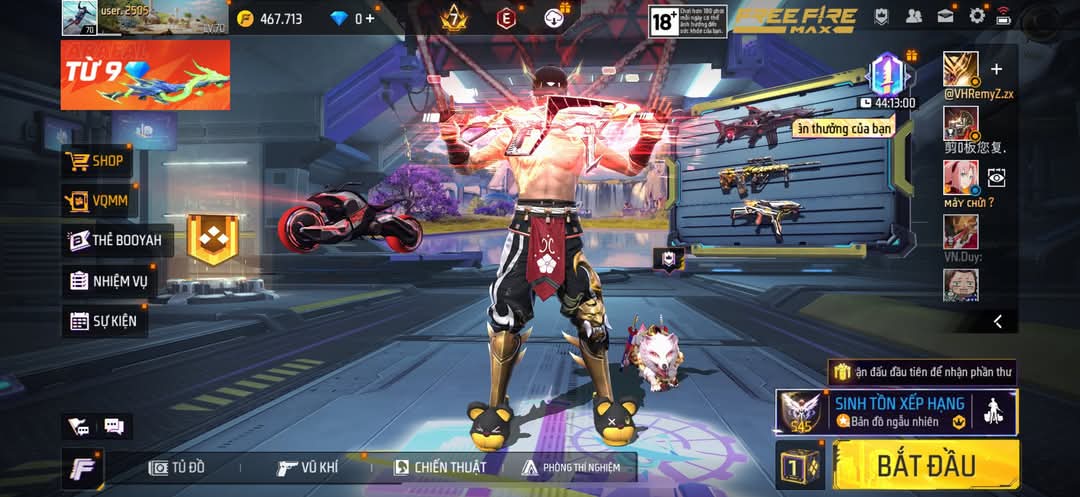
Task: Switch to the VŨ KHÍ weapons tab
Action: pos(310,467)
